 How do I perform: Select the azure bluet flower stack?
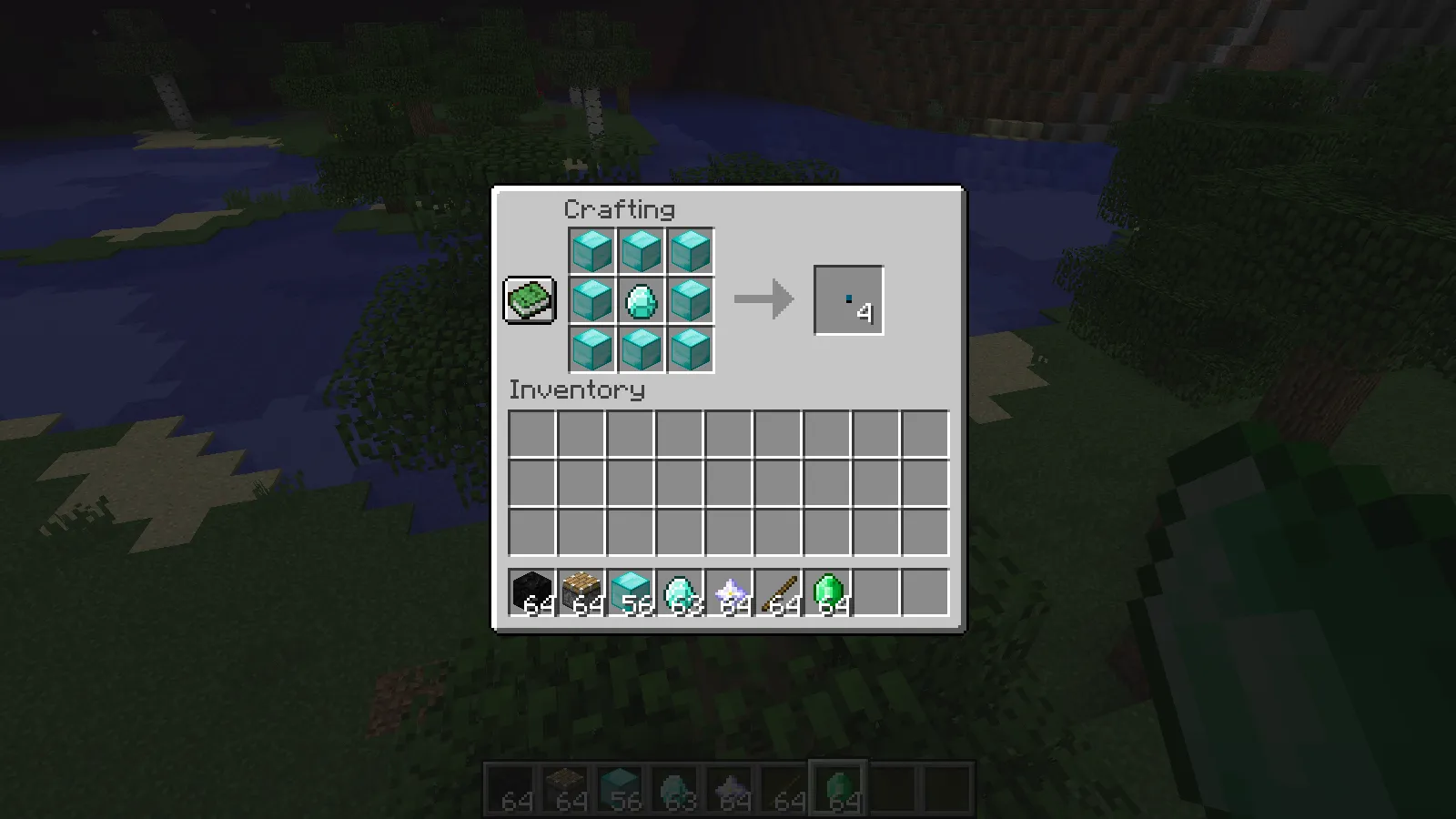point(732,591)
